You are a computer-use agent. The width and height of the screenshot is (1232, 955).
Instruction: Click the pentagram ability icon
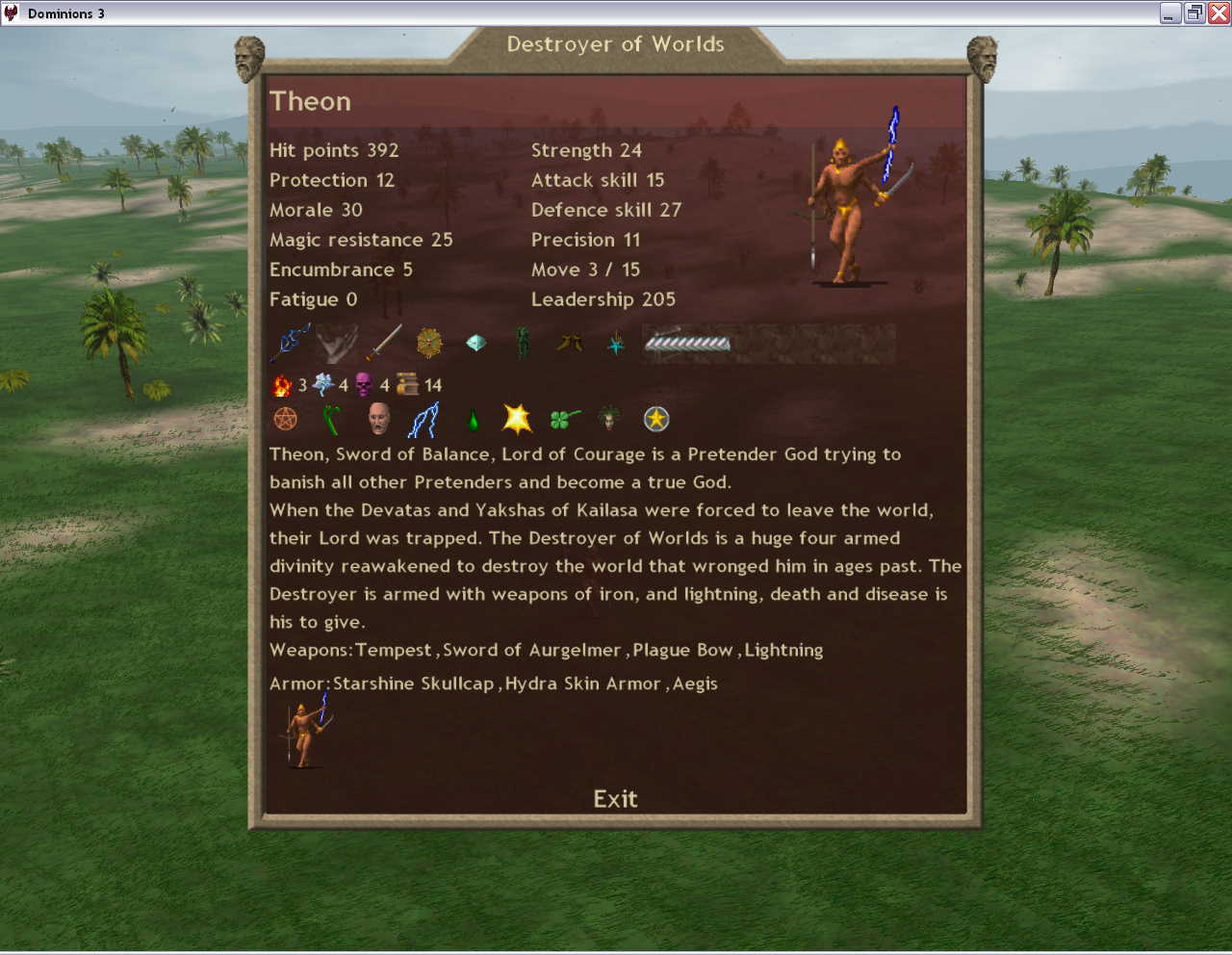(286, 419)
